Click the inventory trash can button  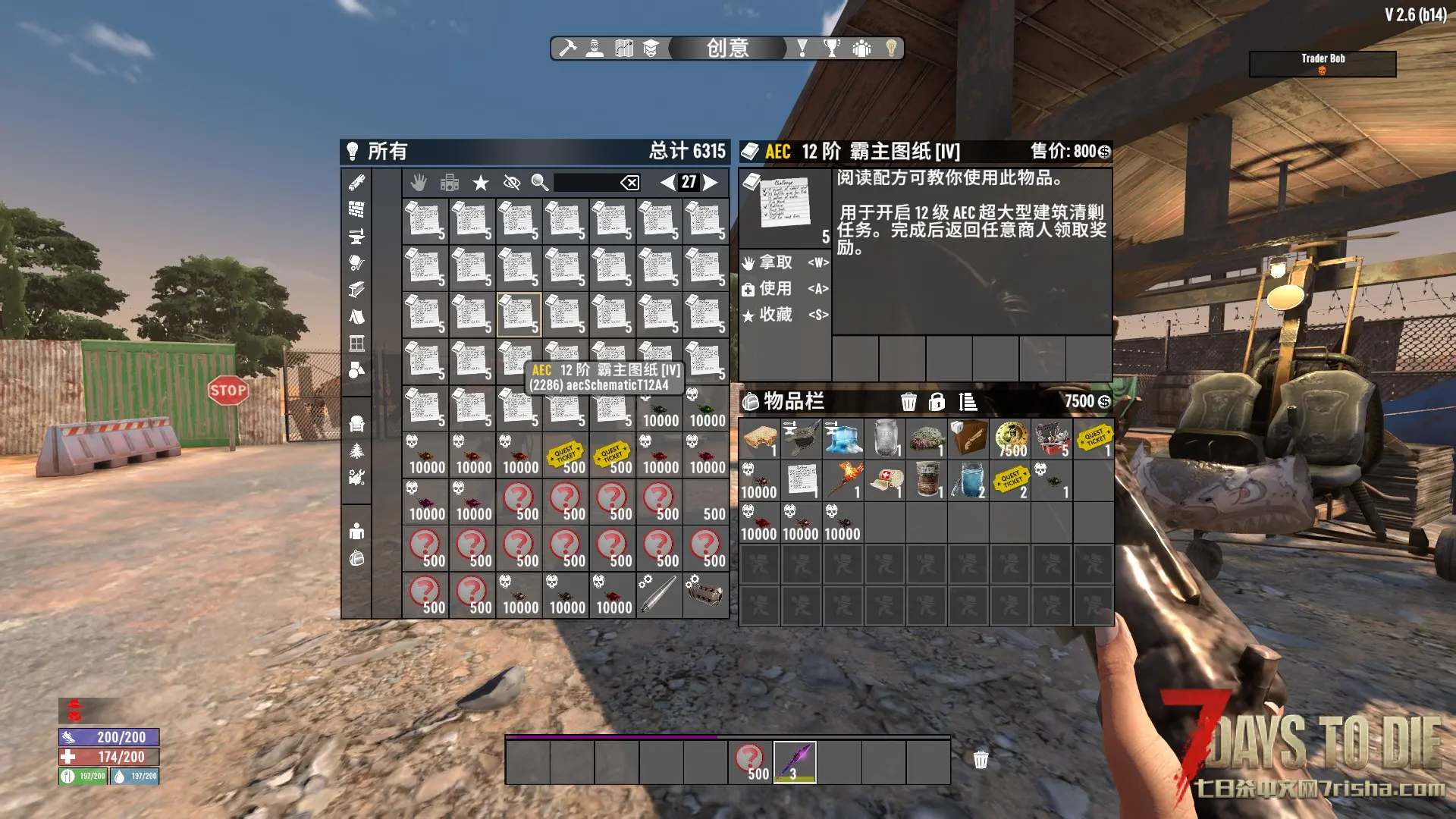point(908,402)
